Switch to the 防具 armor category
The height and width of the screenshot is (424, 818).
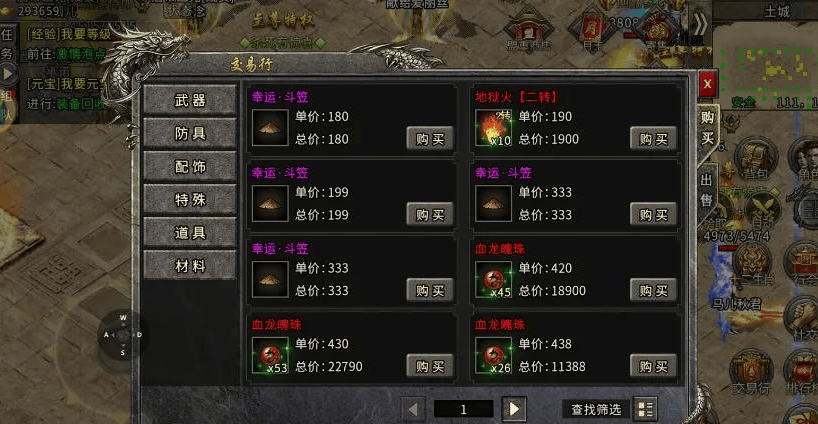click(190, 133)
